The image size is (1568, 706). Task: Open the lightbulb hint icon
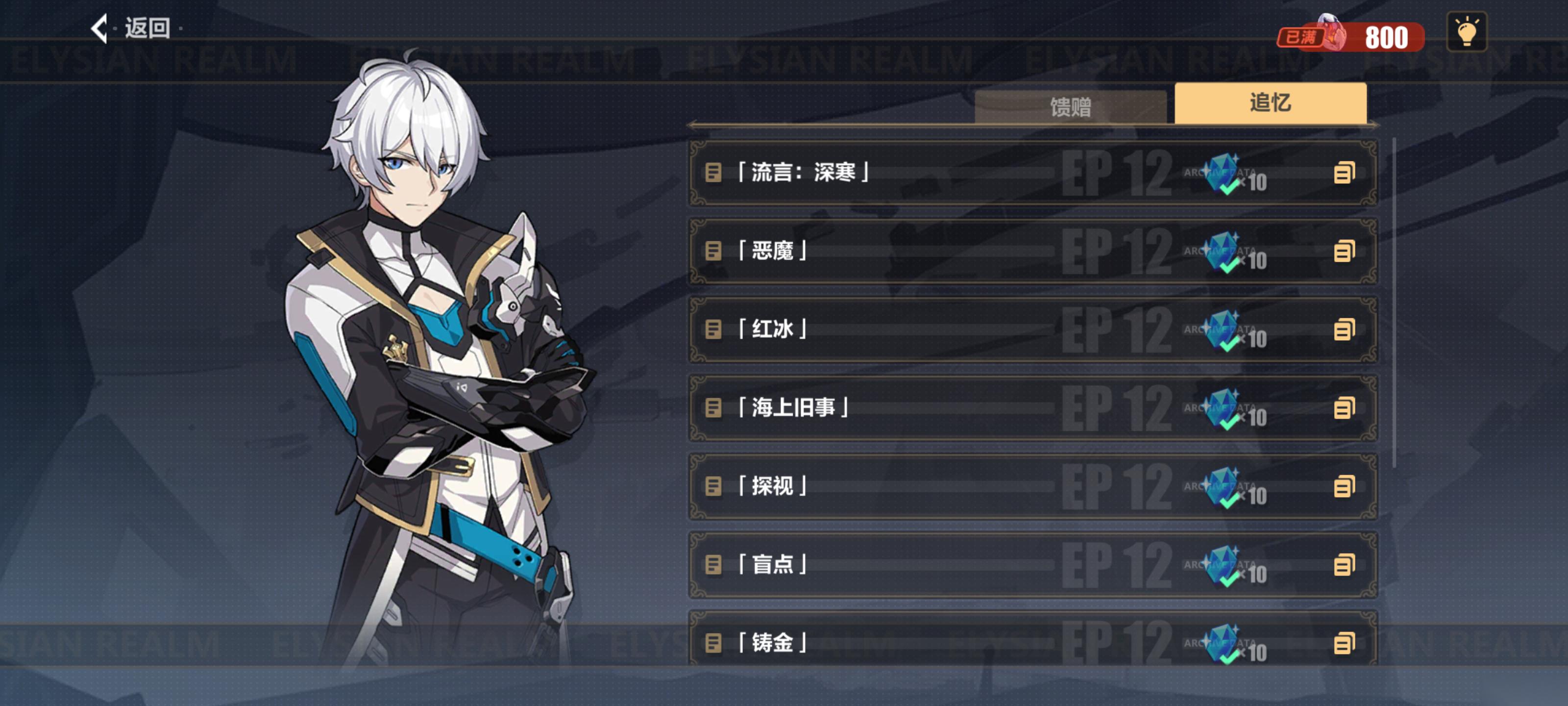(1466, 32)
